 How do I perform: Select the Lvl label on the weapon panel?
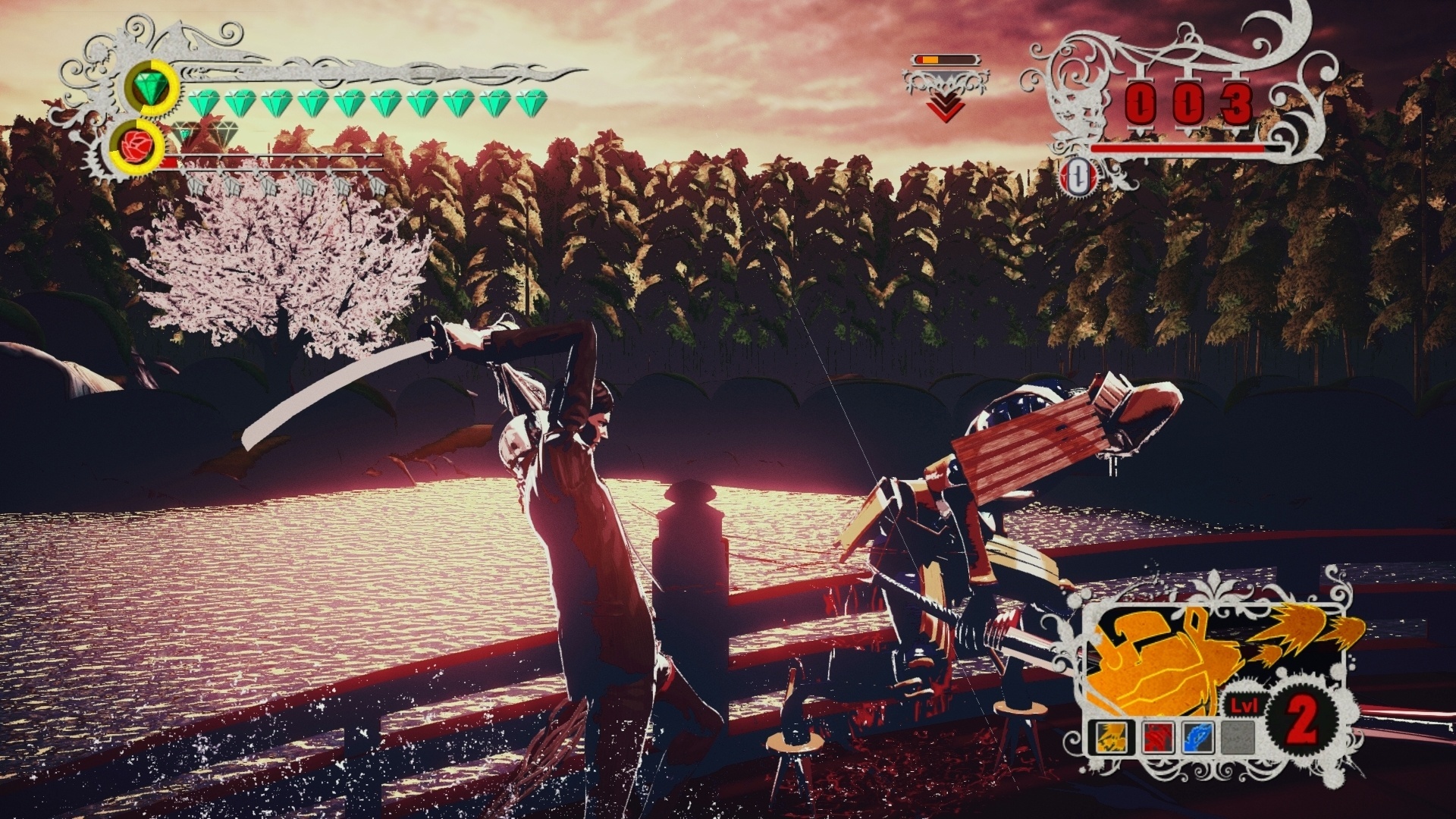1244,704
